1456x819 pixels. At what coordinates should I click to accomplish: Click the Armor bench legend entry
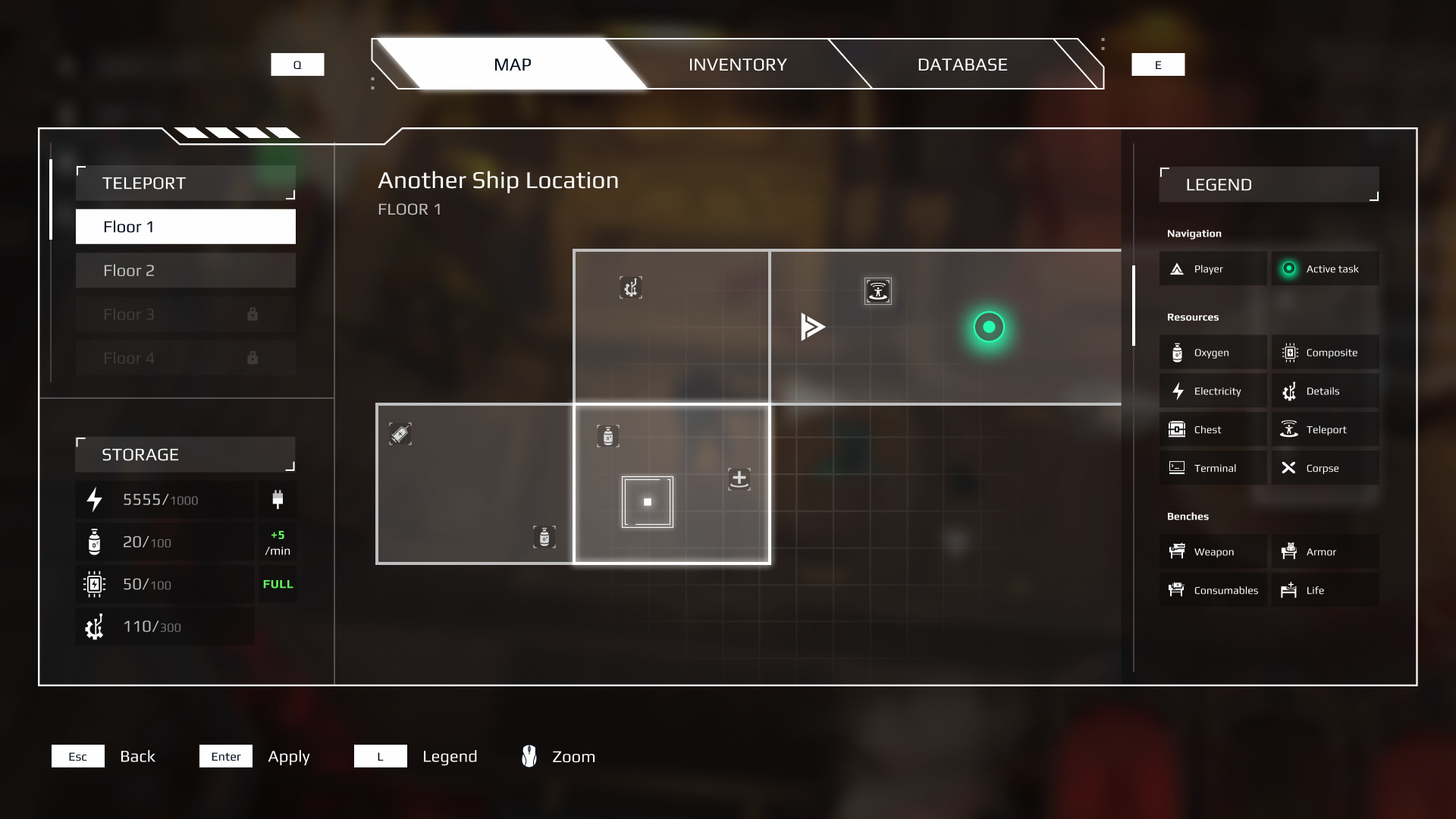click(1324, 552)
